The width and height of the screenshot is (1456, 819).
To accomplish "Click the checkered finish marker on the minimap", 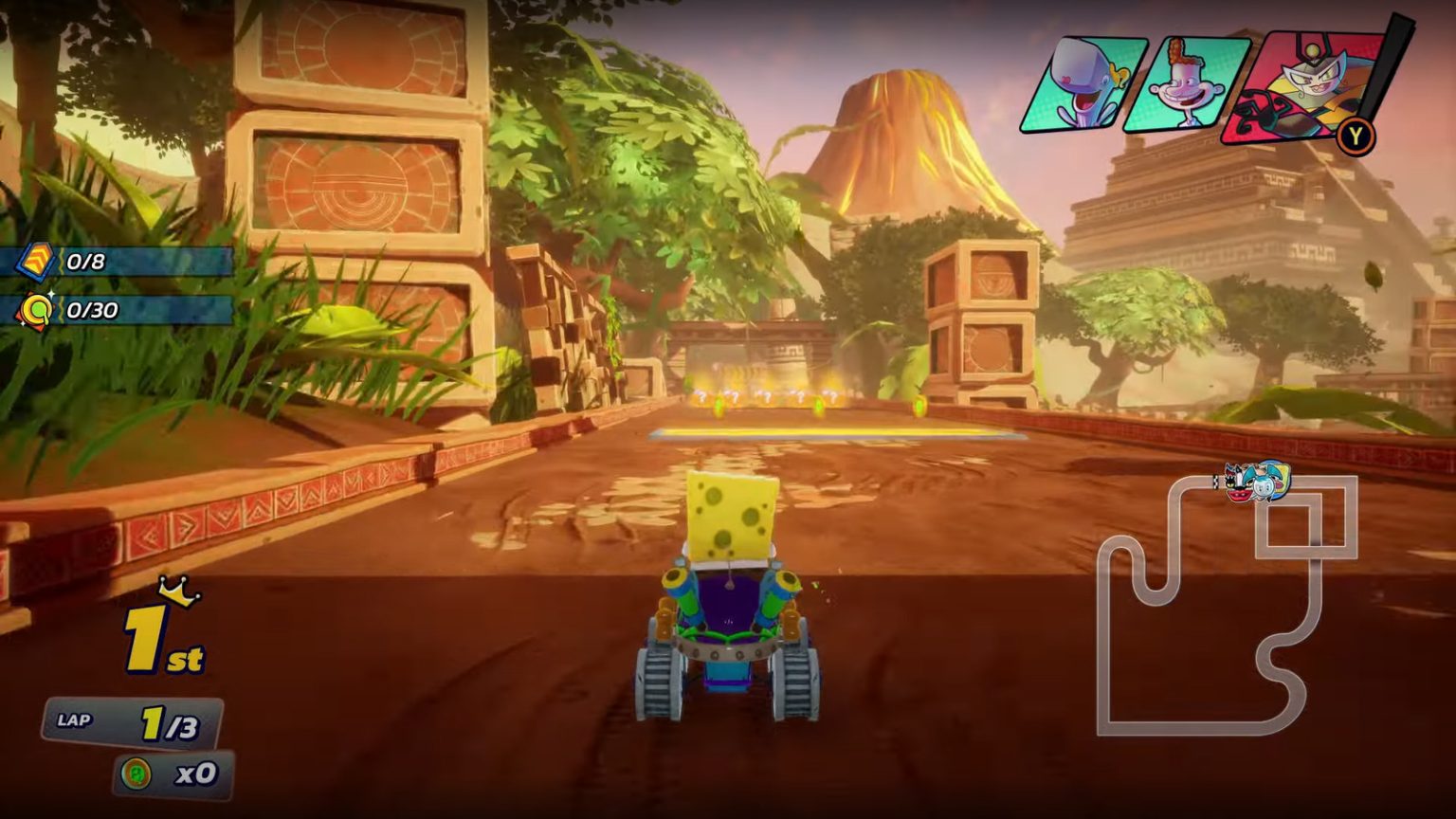I will (1215, 483).
